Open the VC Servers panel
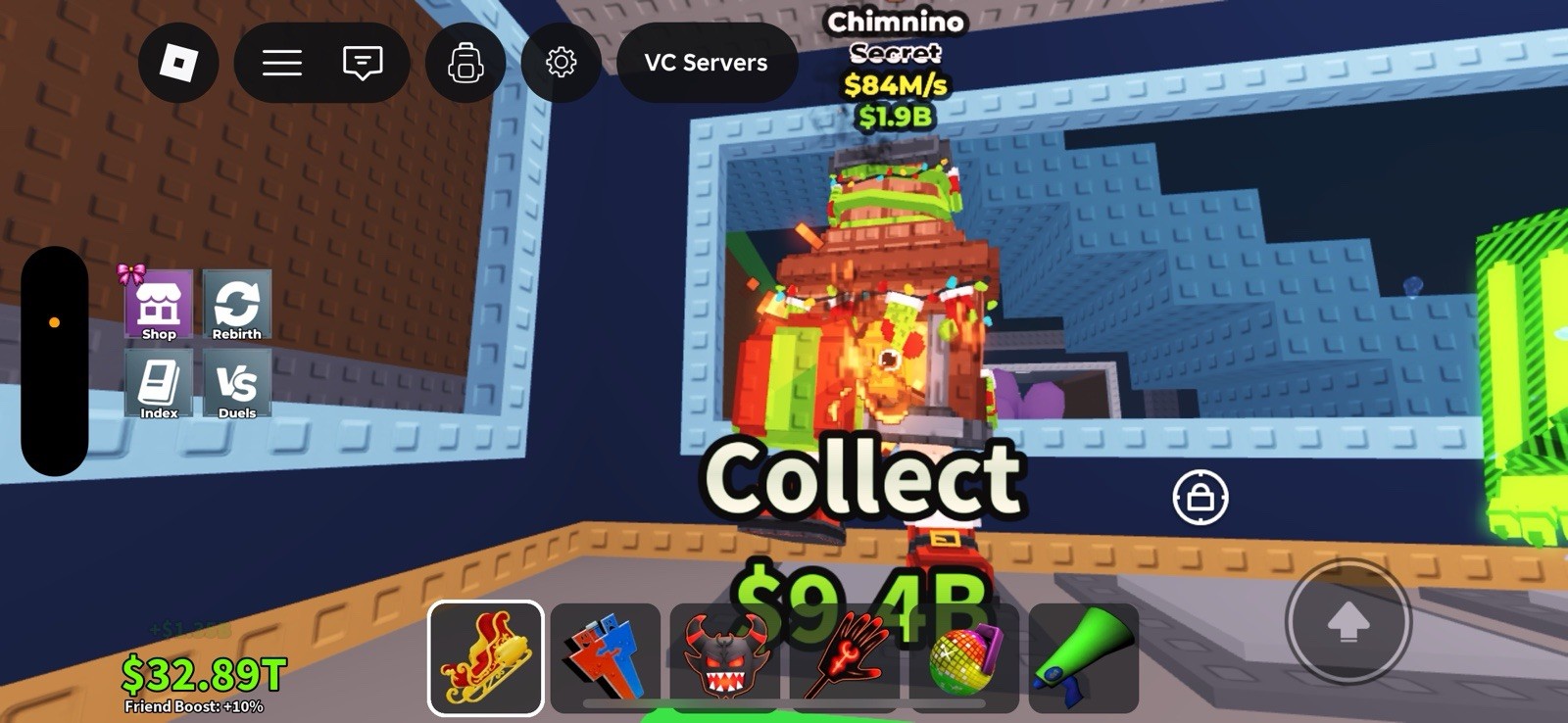Screen dimensions: 1568x723 (x=707, y=63)
